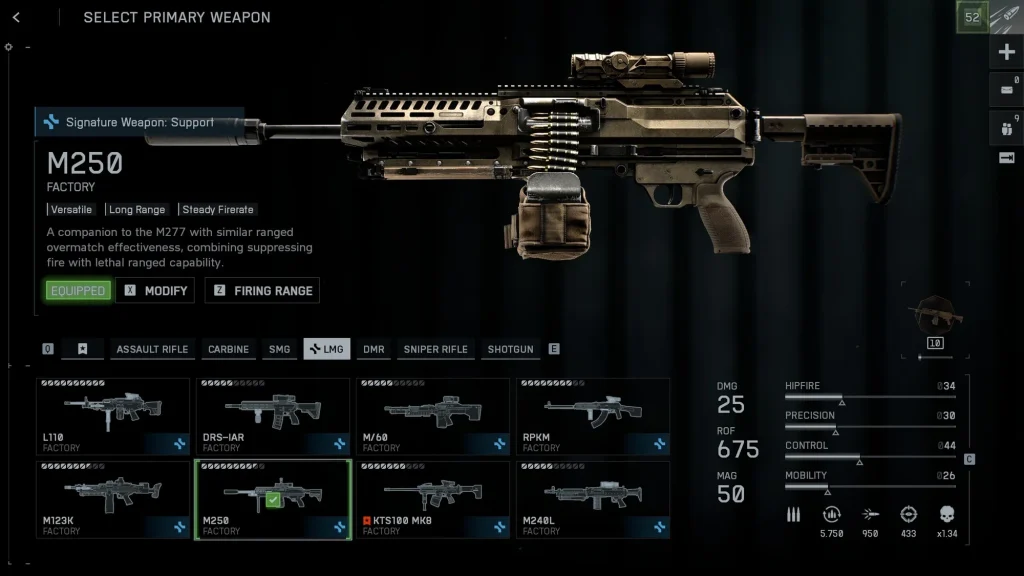
Task: Open the SMG weapon tab
Action: click(x=279, y=349)
